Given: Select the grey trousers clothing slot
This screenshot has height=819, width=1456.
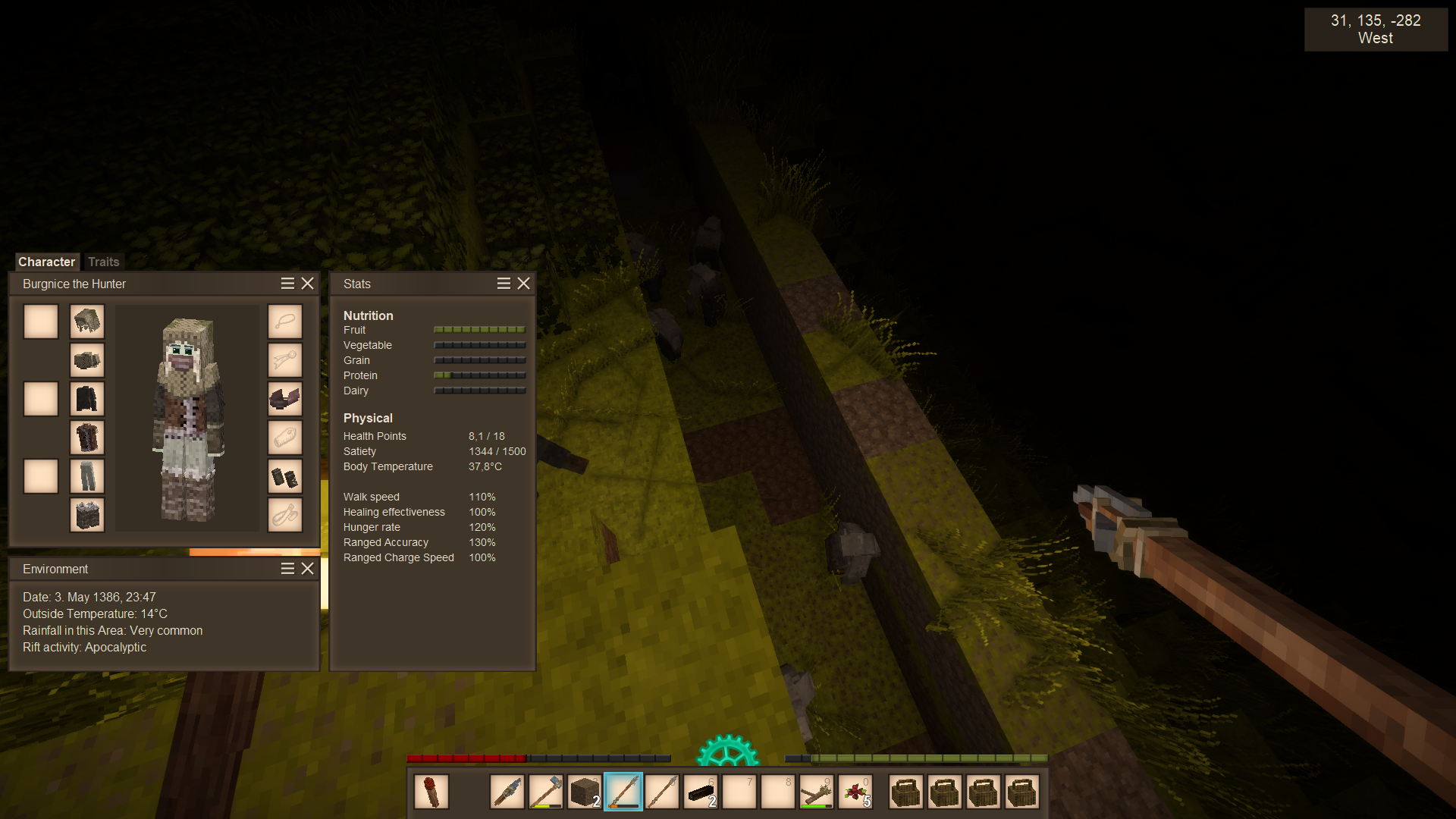Looking at the screenshot, I should pos(87,476).
